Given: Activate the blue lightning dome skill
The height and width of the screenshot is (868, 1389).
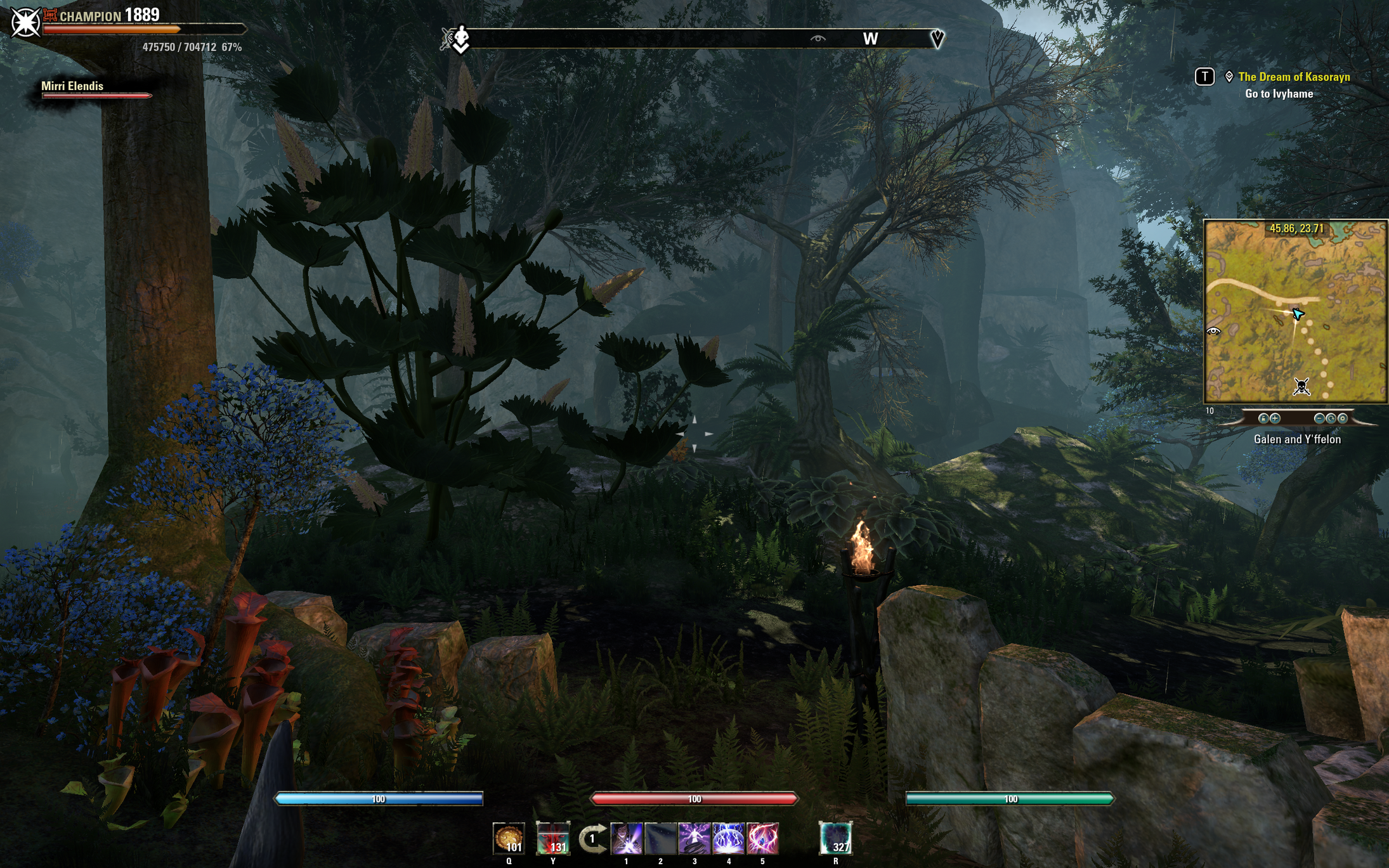Looking at the screenshot, I should coord(729,838).
